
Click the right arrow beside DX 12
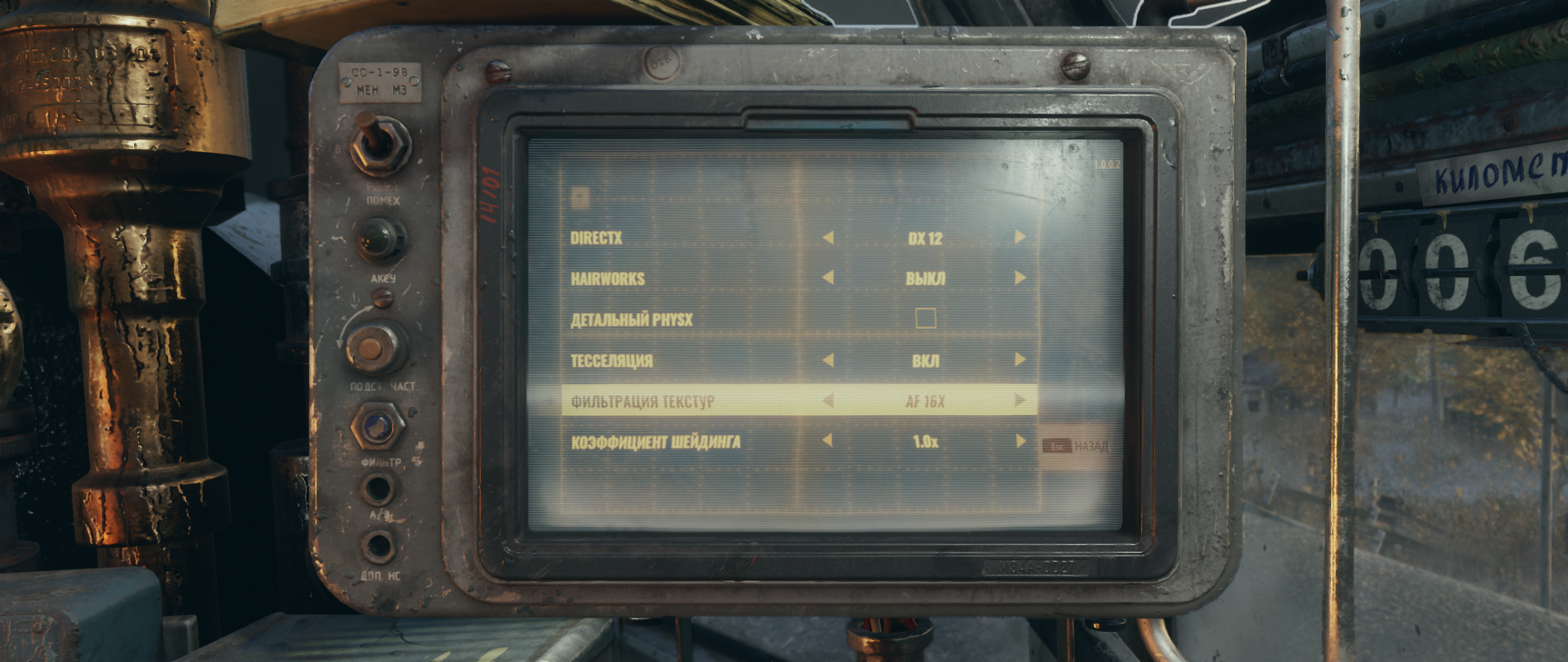tap(1020, 237)
